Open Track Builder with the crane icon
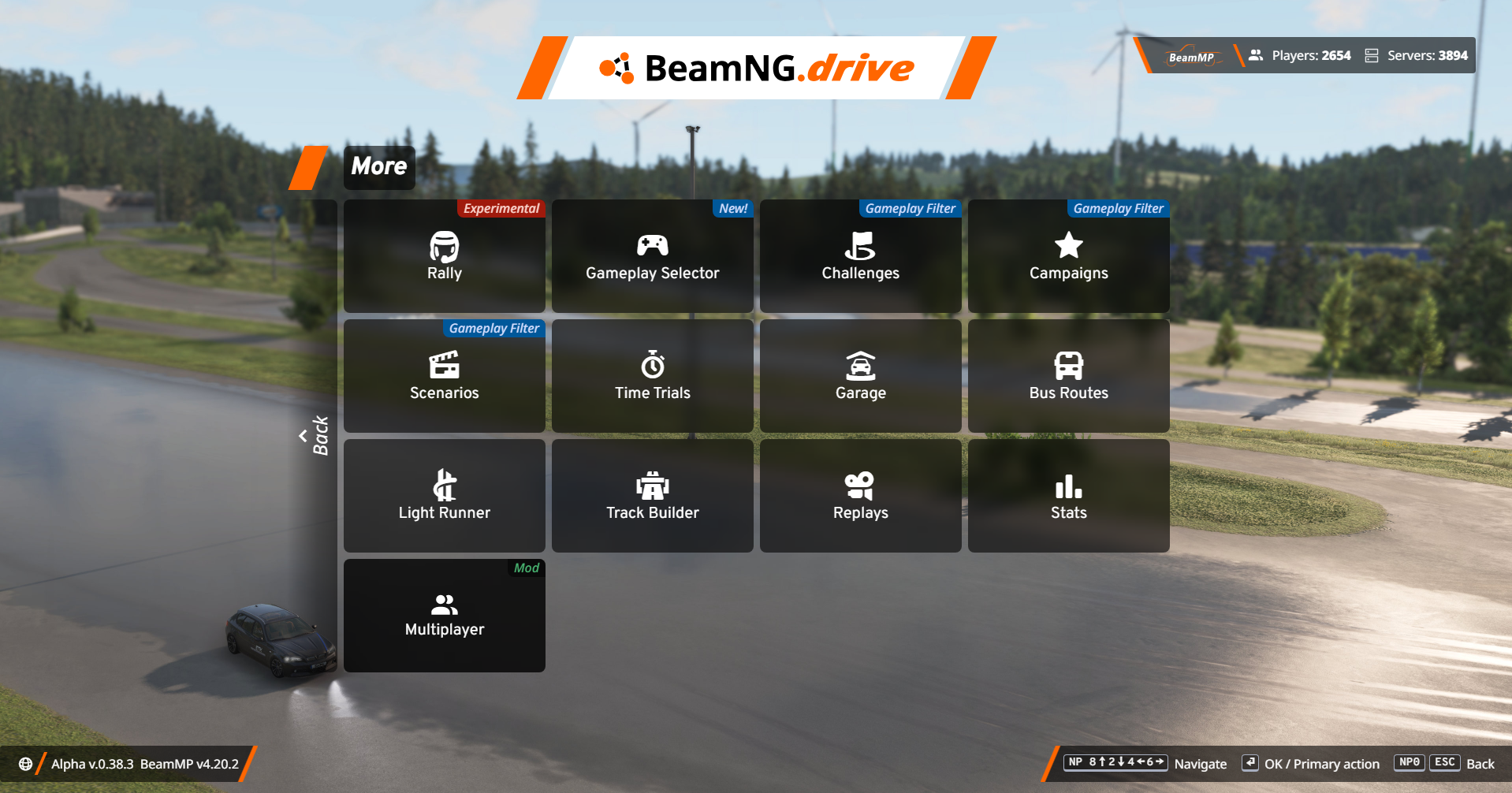The height and width of the screenshot is (793, 1512). pos(652,495)
